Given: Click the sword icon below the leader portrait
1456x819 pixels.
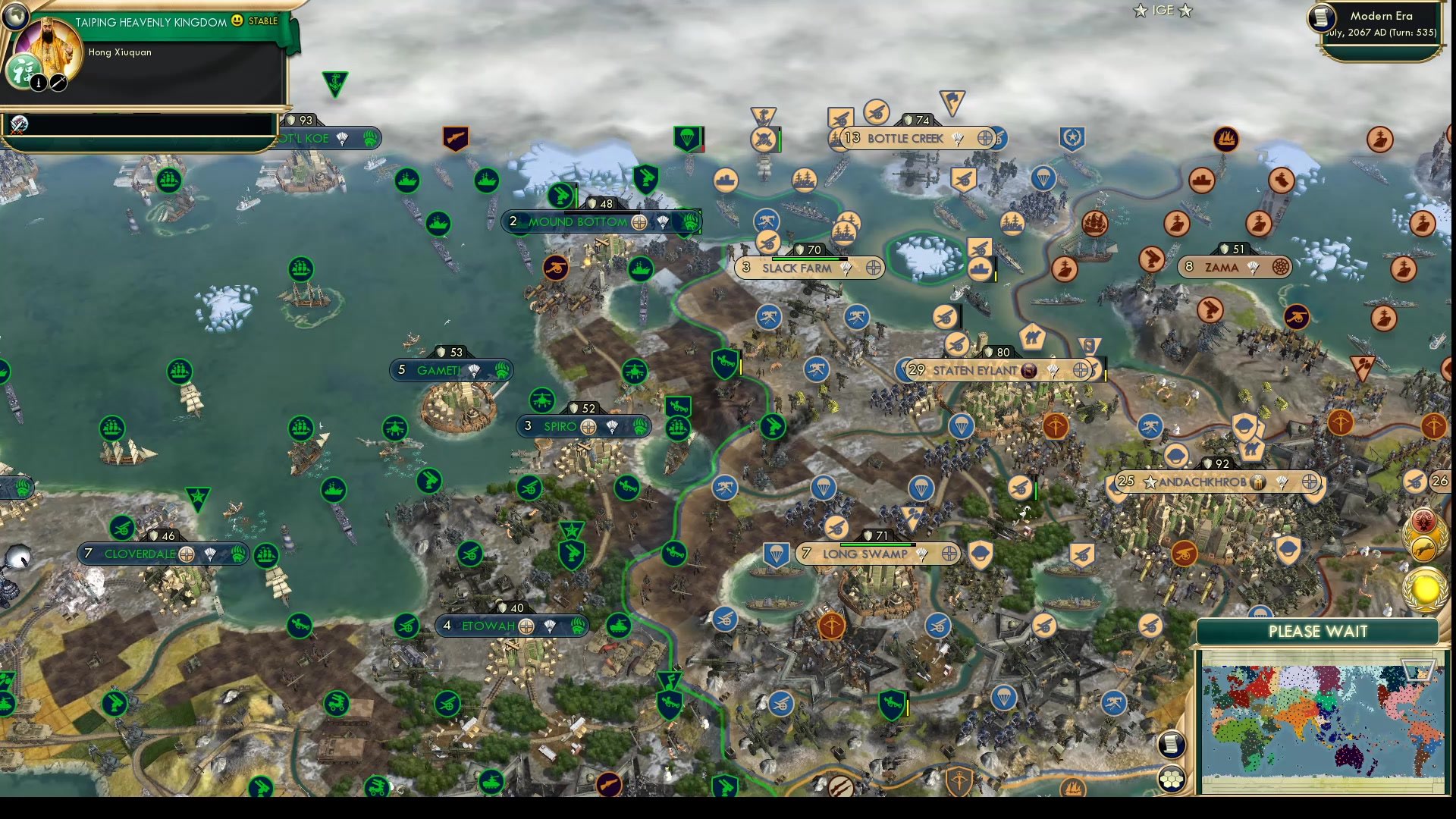Looking at the screenshot, I should pos(58,83).
